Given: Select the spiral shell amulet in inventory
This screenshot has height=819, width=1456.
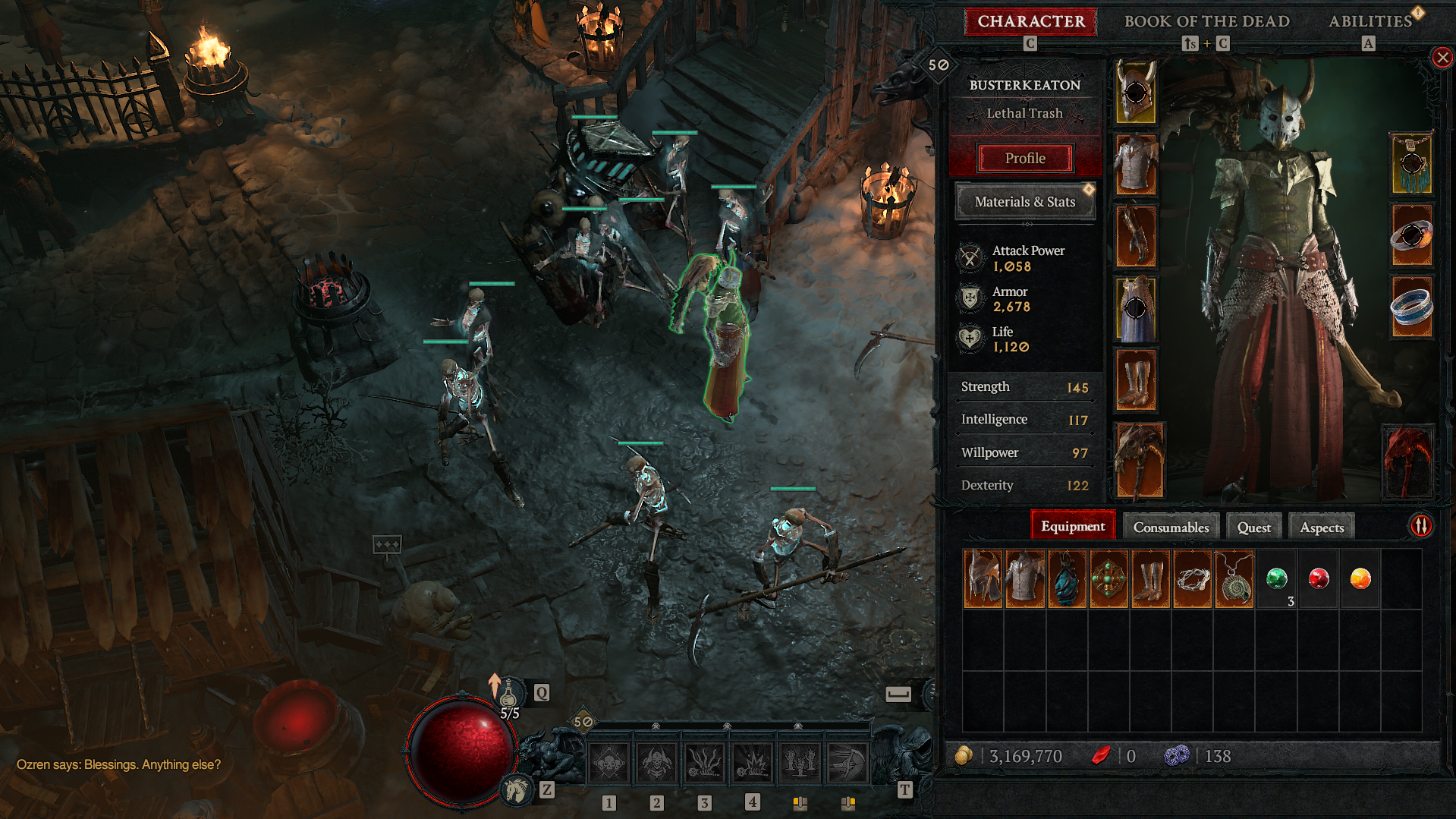Looking at the screenshot, I should pos(1234,579).
